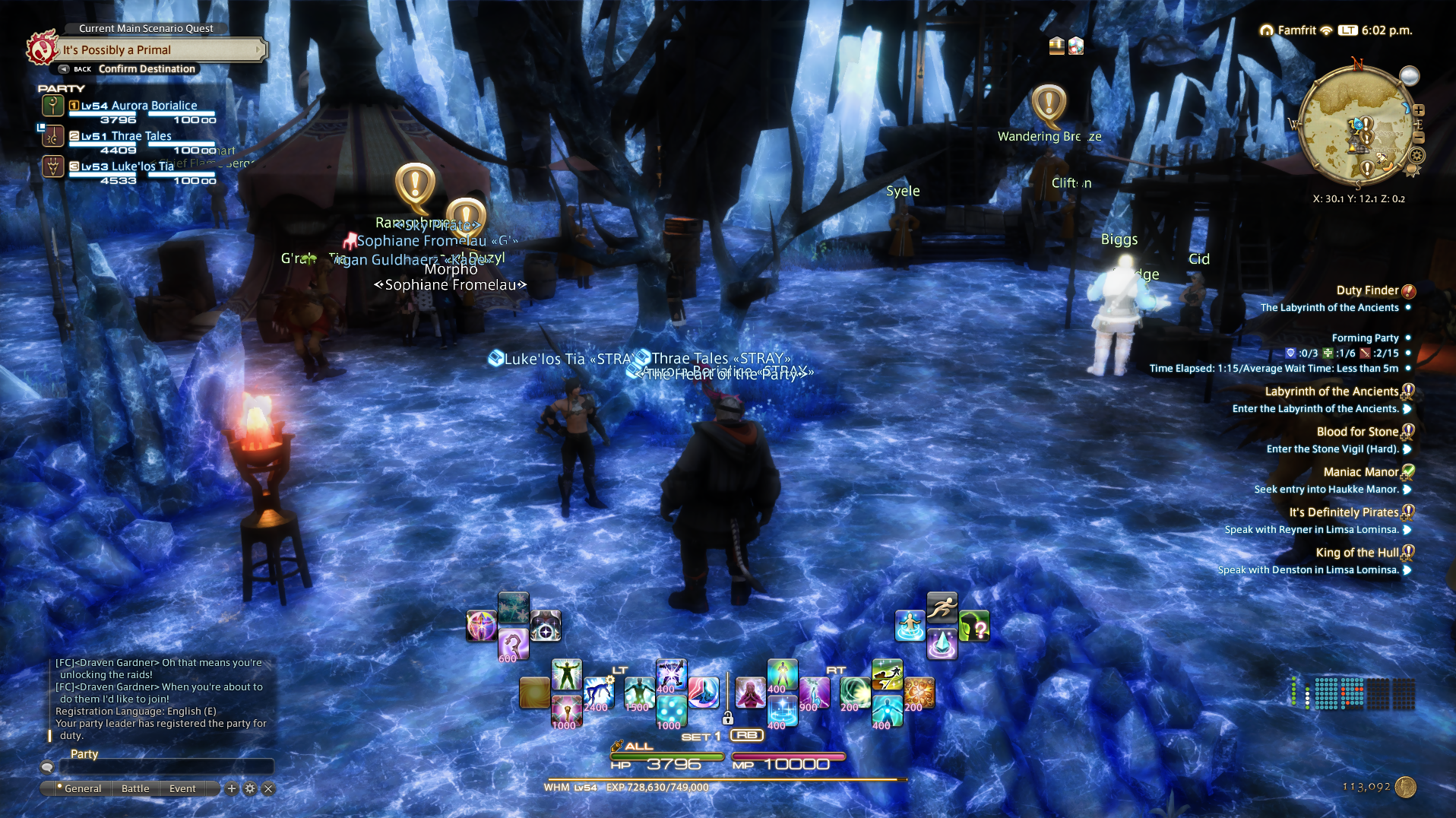
Task: Open chat log settings gear
Action: (250, 789)
